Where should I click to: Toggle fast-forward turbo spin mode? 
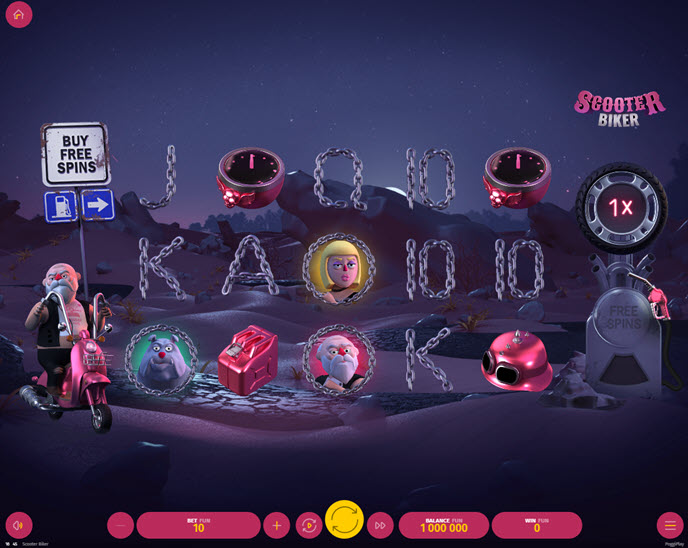pyautogui.click(x=380, y=525)
